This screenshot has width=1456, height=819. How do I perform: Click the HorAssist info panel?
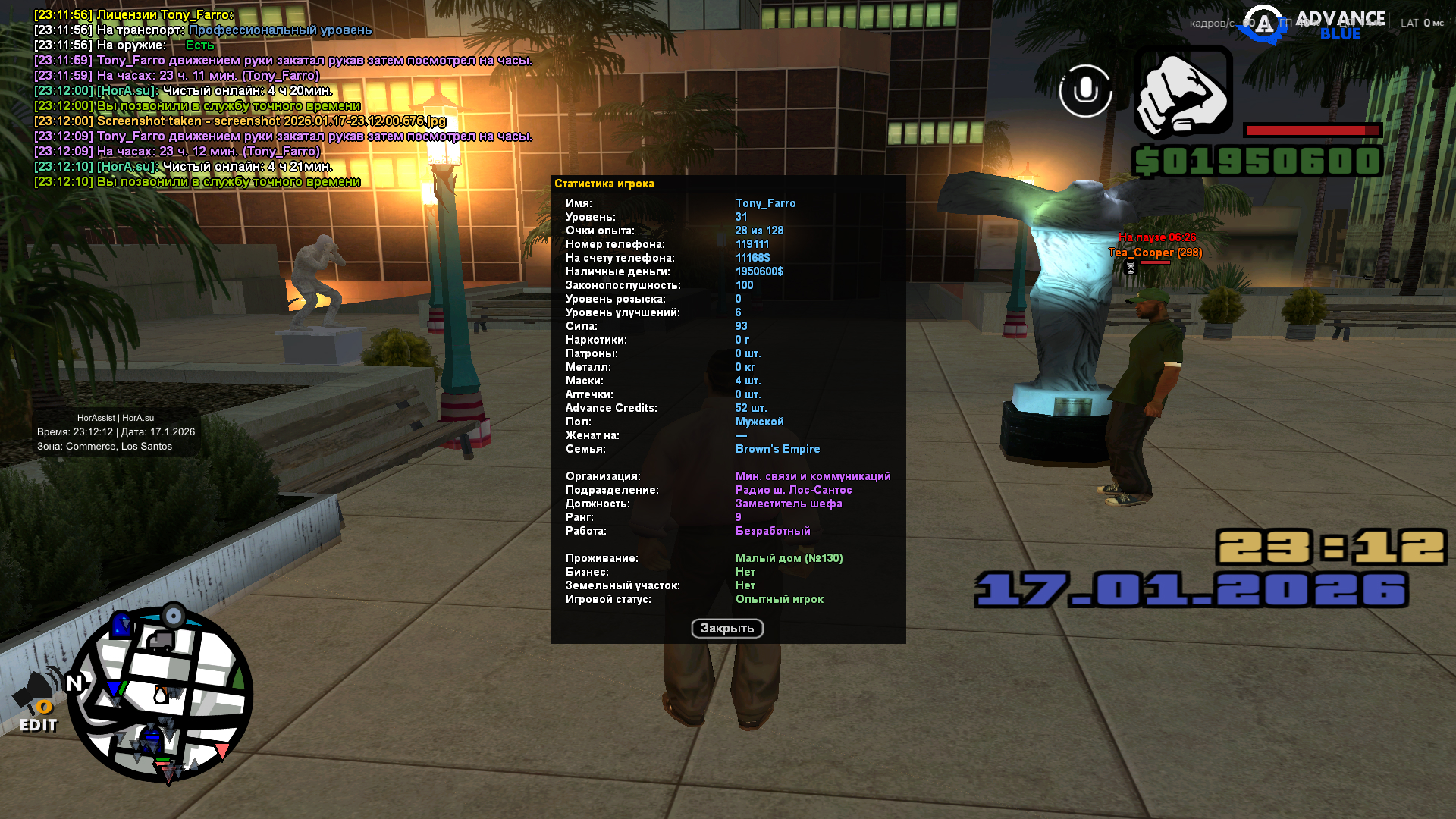click(x=116, y=431)
